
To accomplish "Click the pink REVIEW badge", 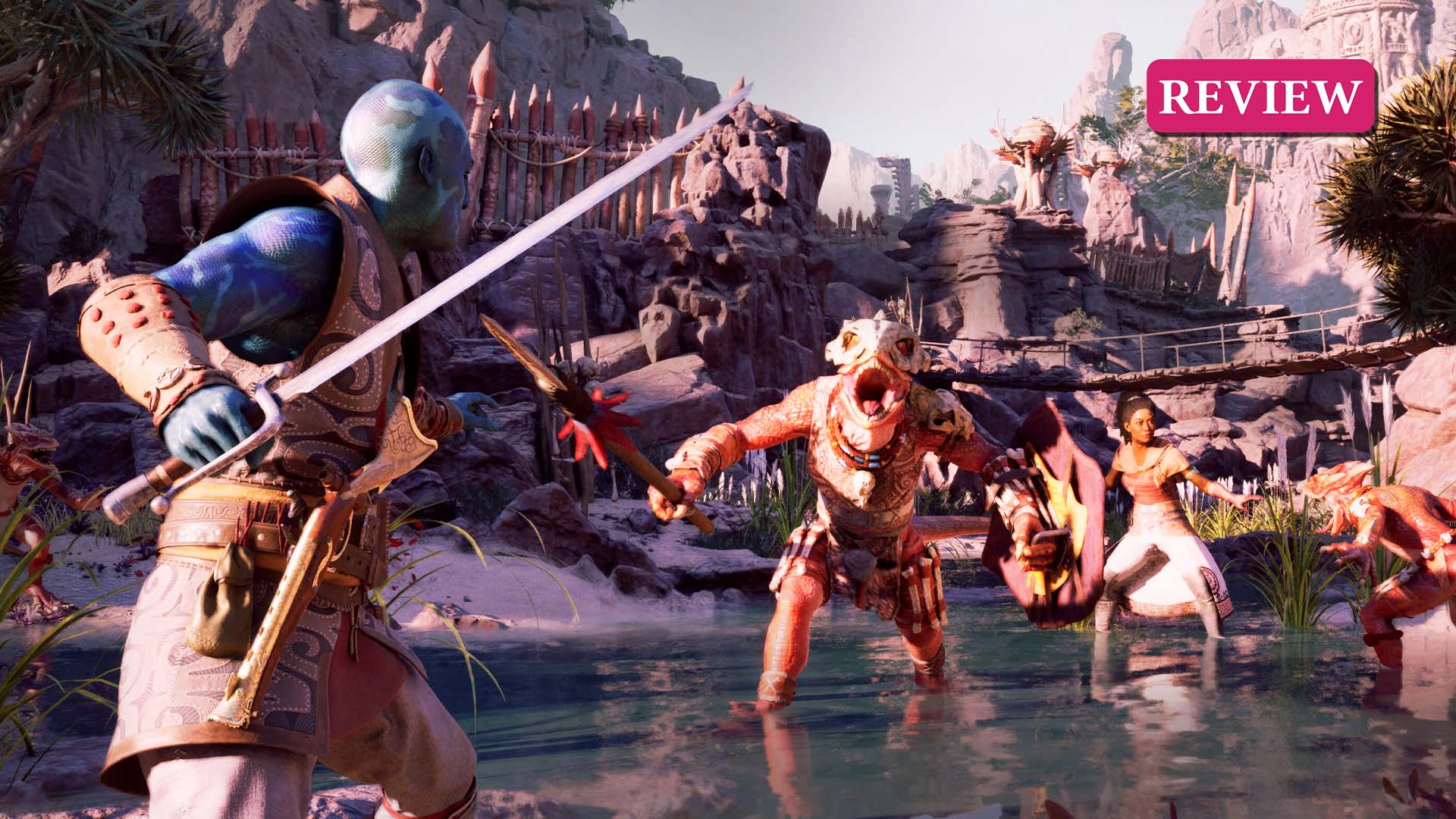I will 1260,96.
